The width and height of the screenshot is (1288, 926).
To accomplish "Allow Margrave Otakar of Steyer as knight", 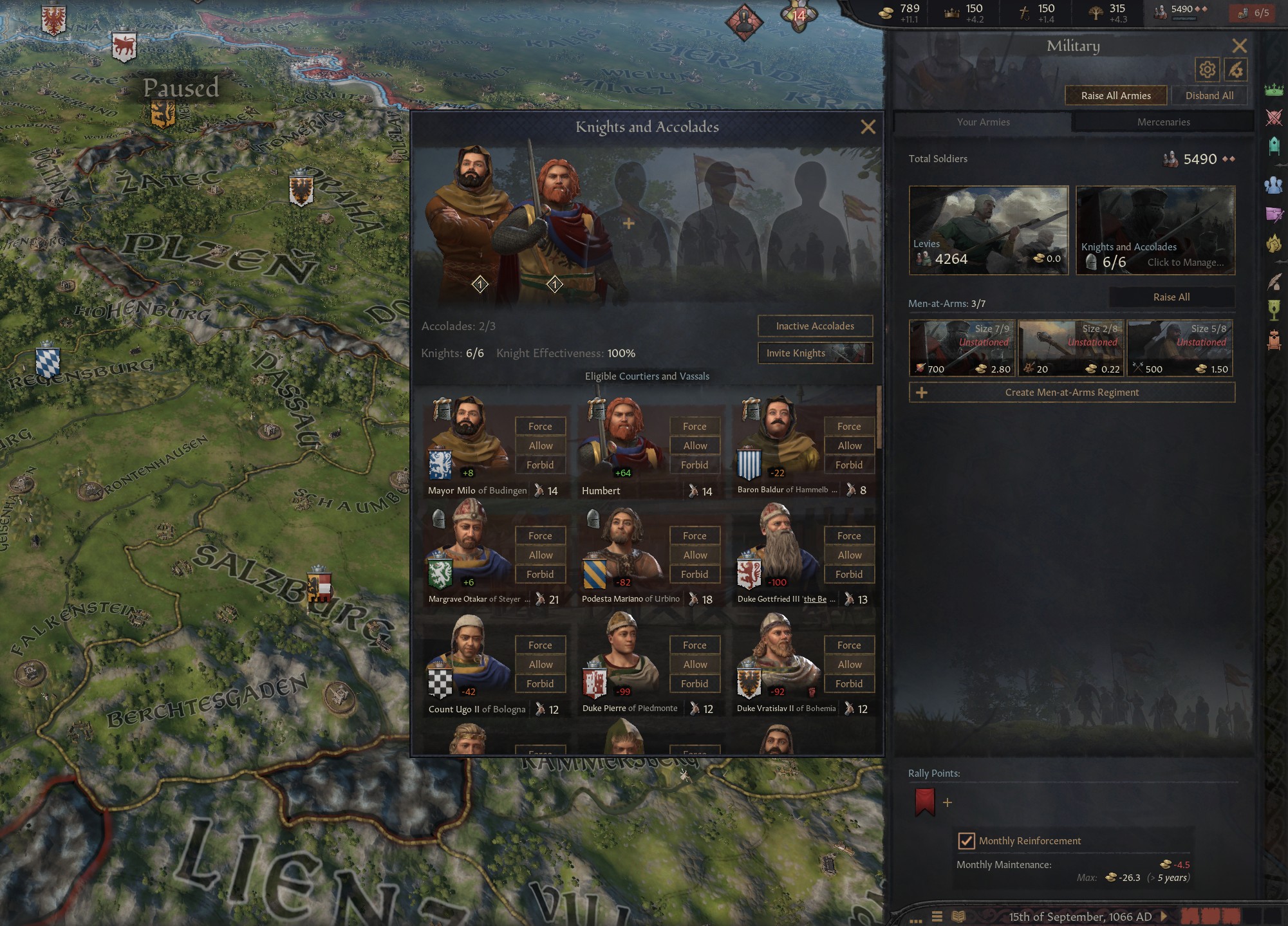I will (x=540, y=555).
